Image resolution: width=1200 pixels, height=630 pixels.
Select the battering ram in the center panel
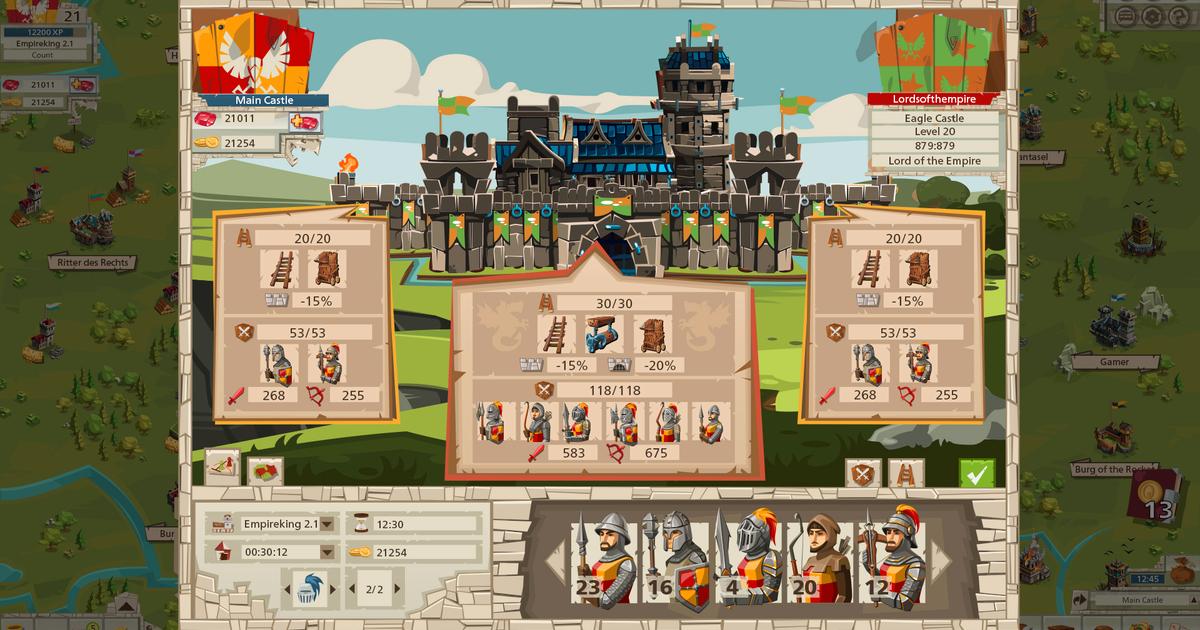pos(602,334)
